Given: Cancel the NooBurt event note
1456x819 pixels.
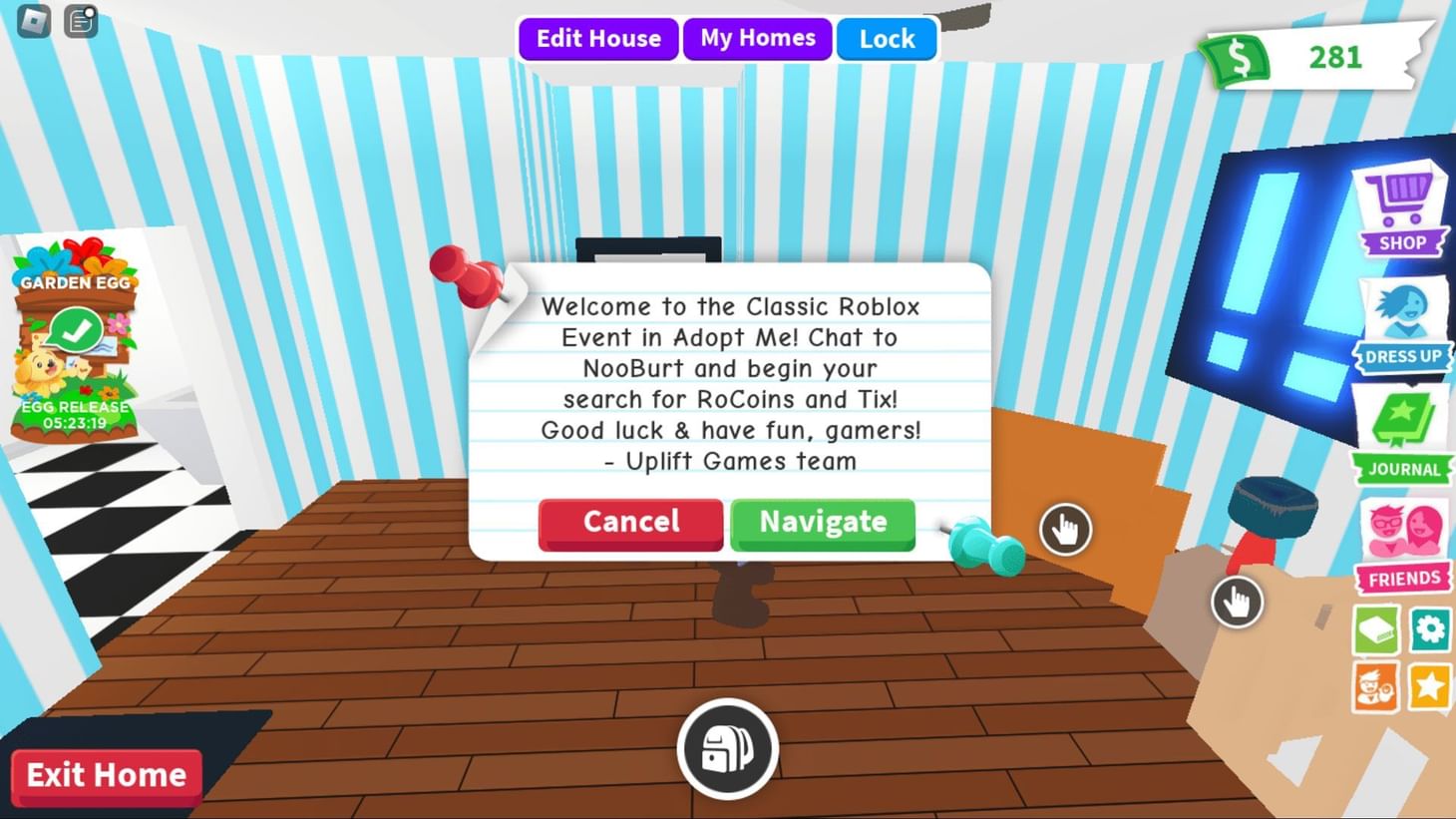Looking at the screenshot, I should [x=629, y=522].
